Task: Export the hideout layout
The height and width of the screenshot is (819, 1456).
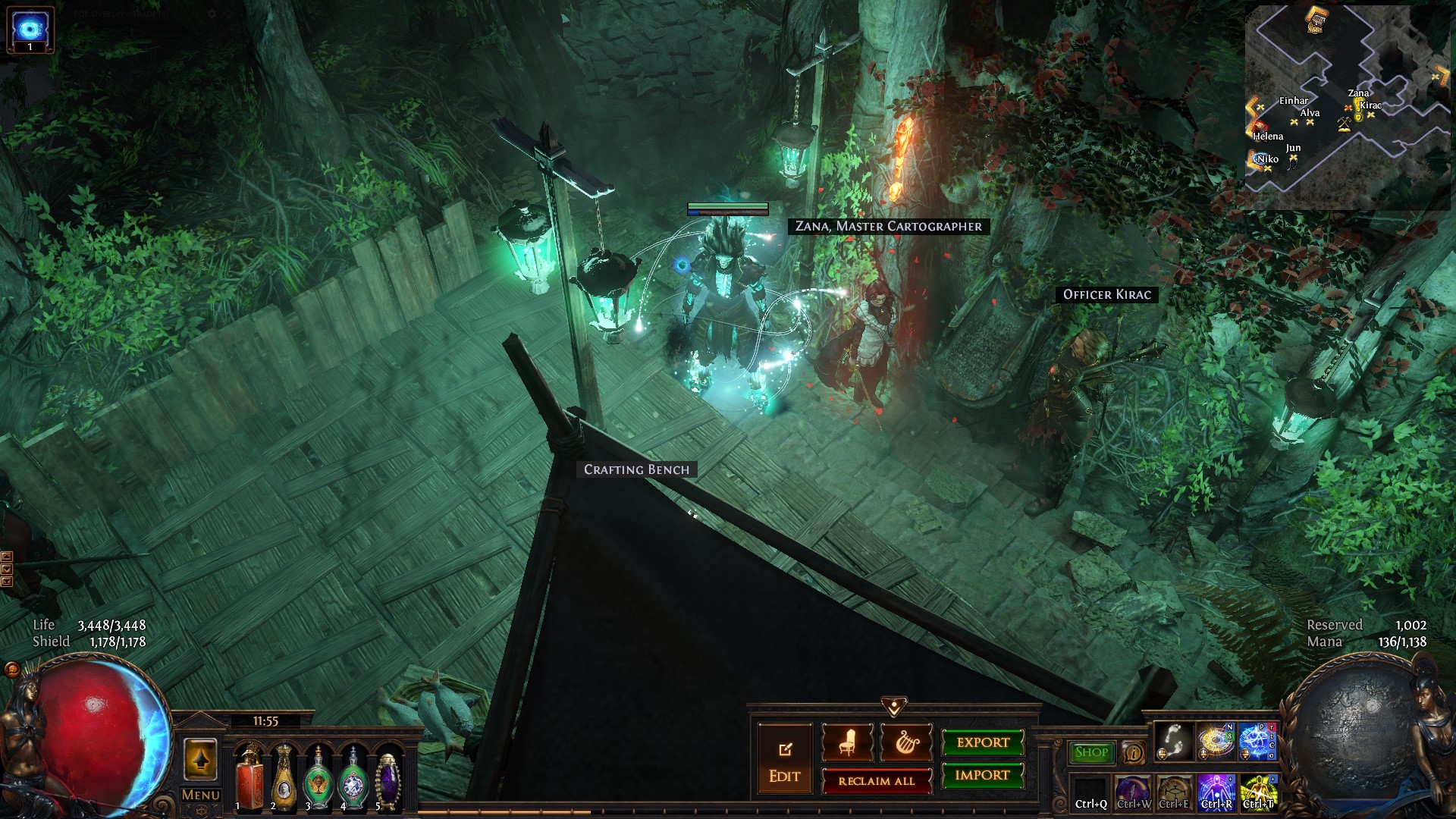Action: point(983,742)
